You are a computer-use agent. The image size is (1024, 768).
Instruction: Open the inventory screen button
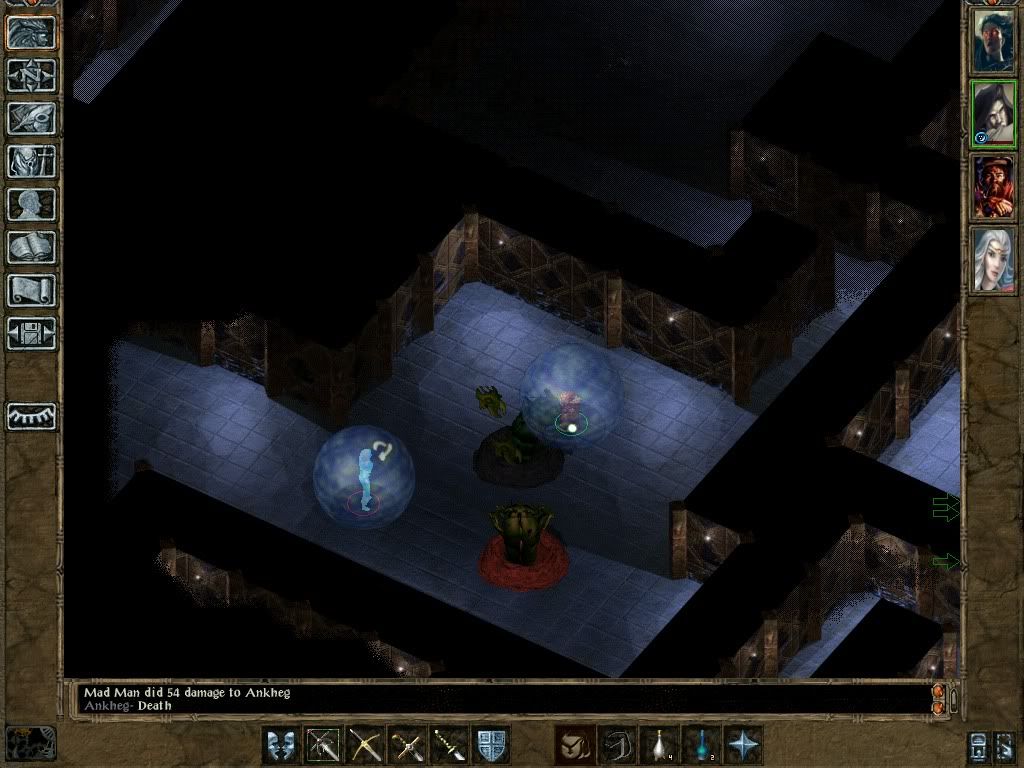[x=32, y=161]
